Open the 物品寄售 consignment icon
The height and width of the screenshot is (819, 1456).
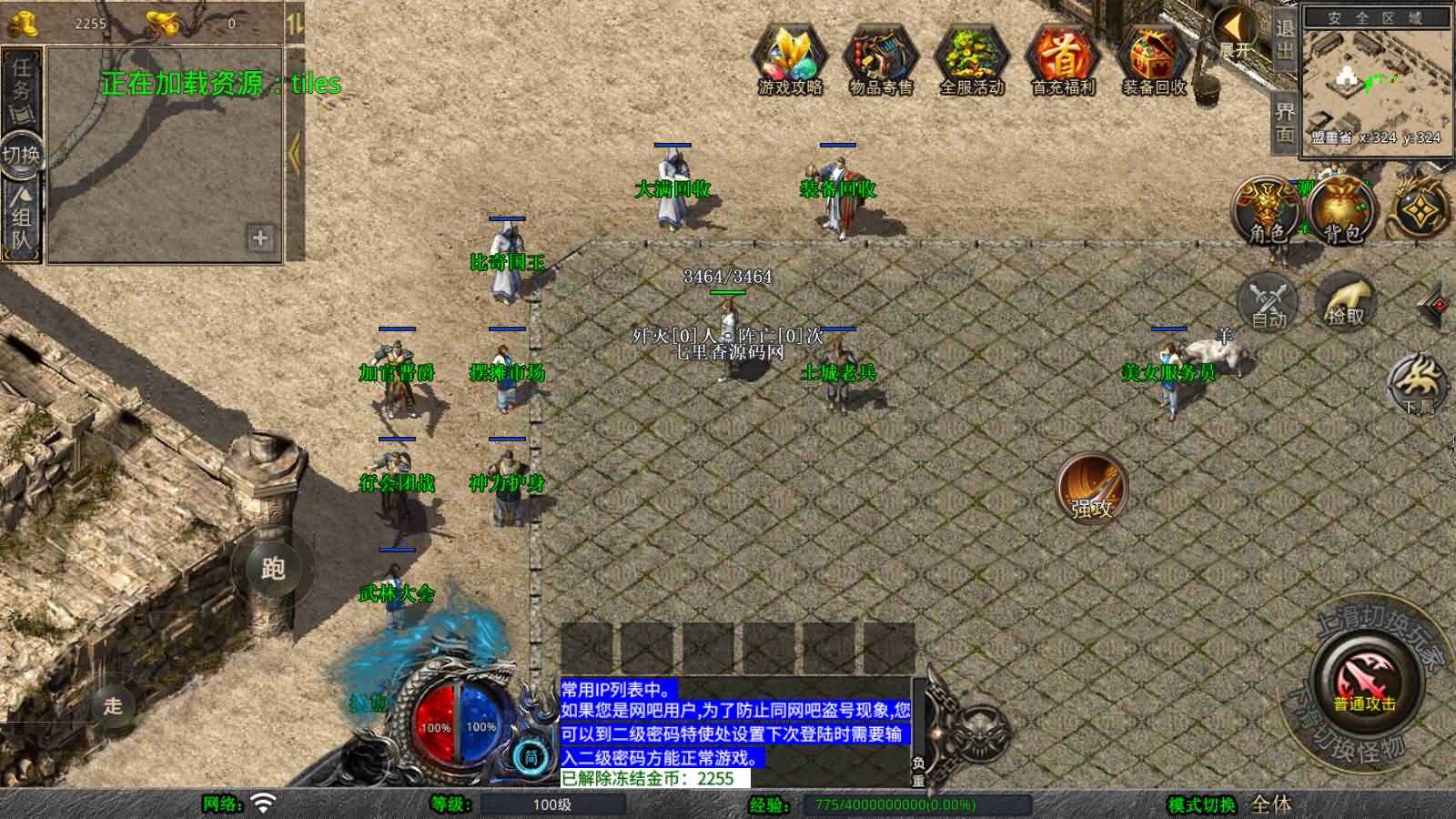click(881, 57)
